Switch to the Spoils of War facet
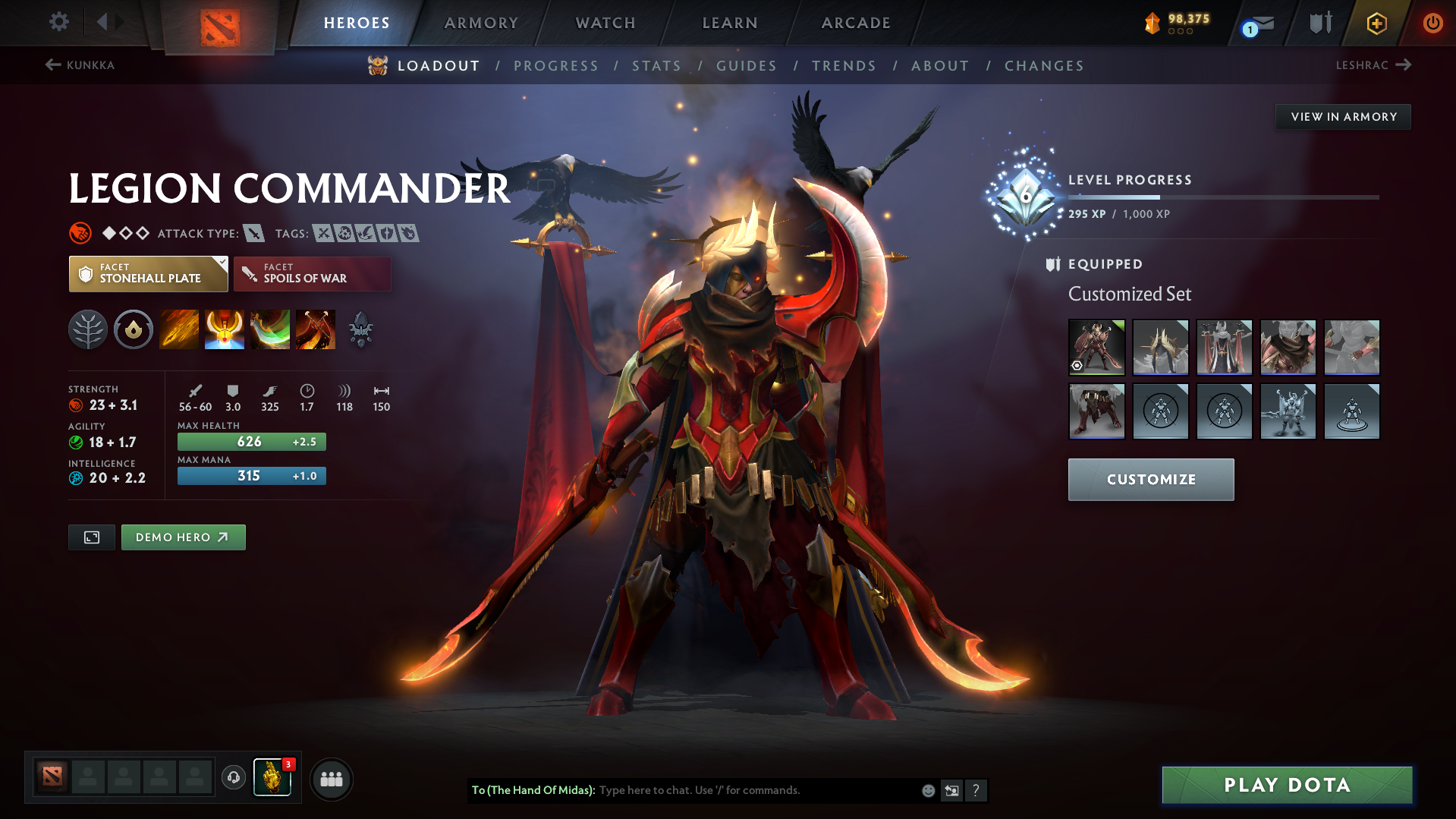1456x819 pixels. pyautogui.click(x=312, y=273)
